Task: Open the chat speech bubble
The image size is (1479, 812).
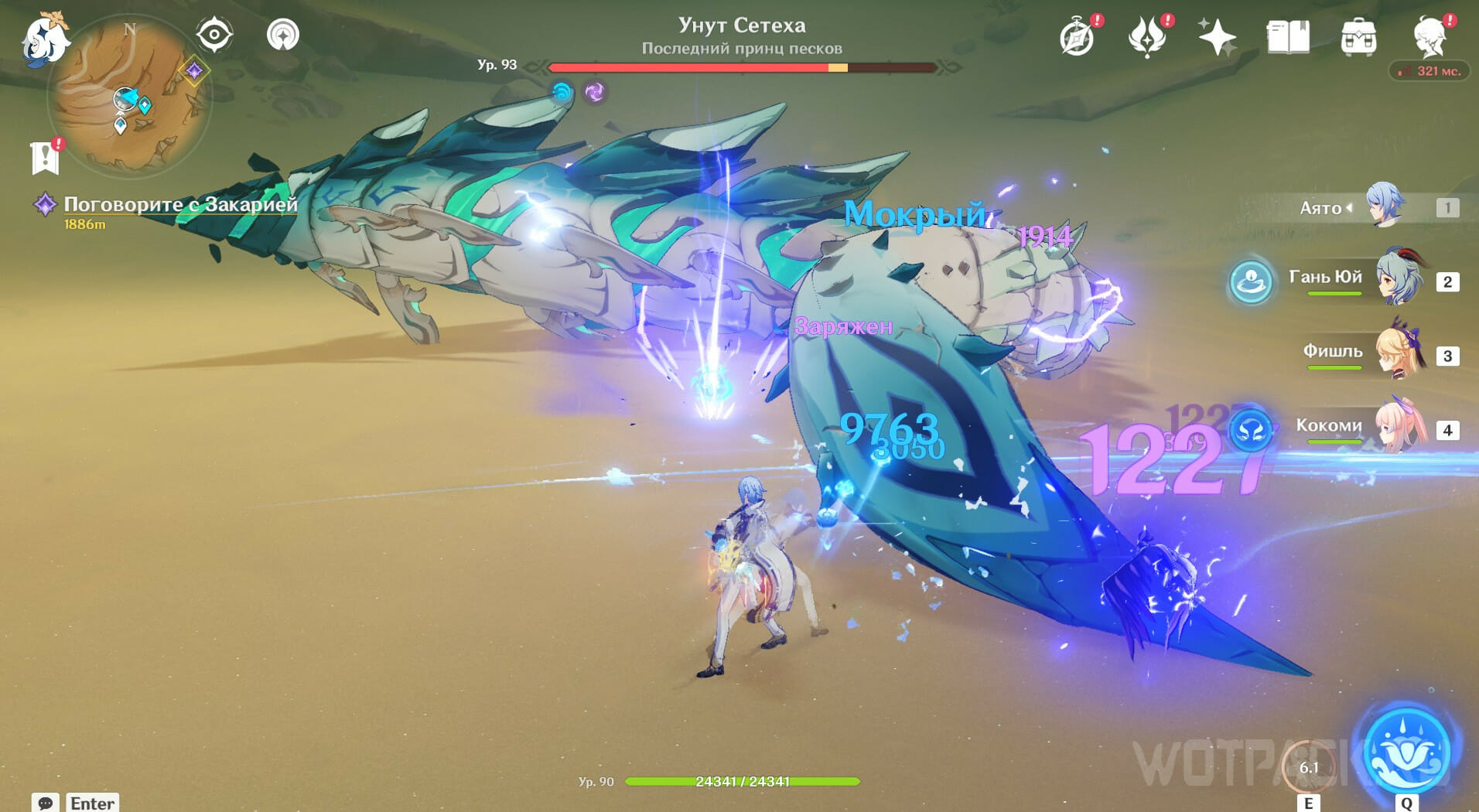Action: [46, 803]
